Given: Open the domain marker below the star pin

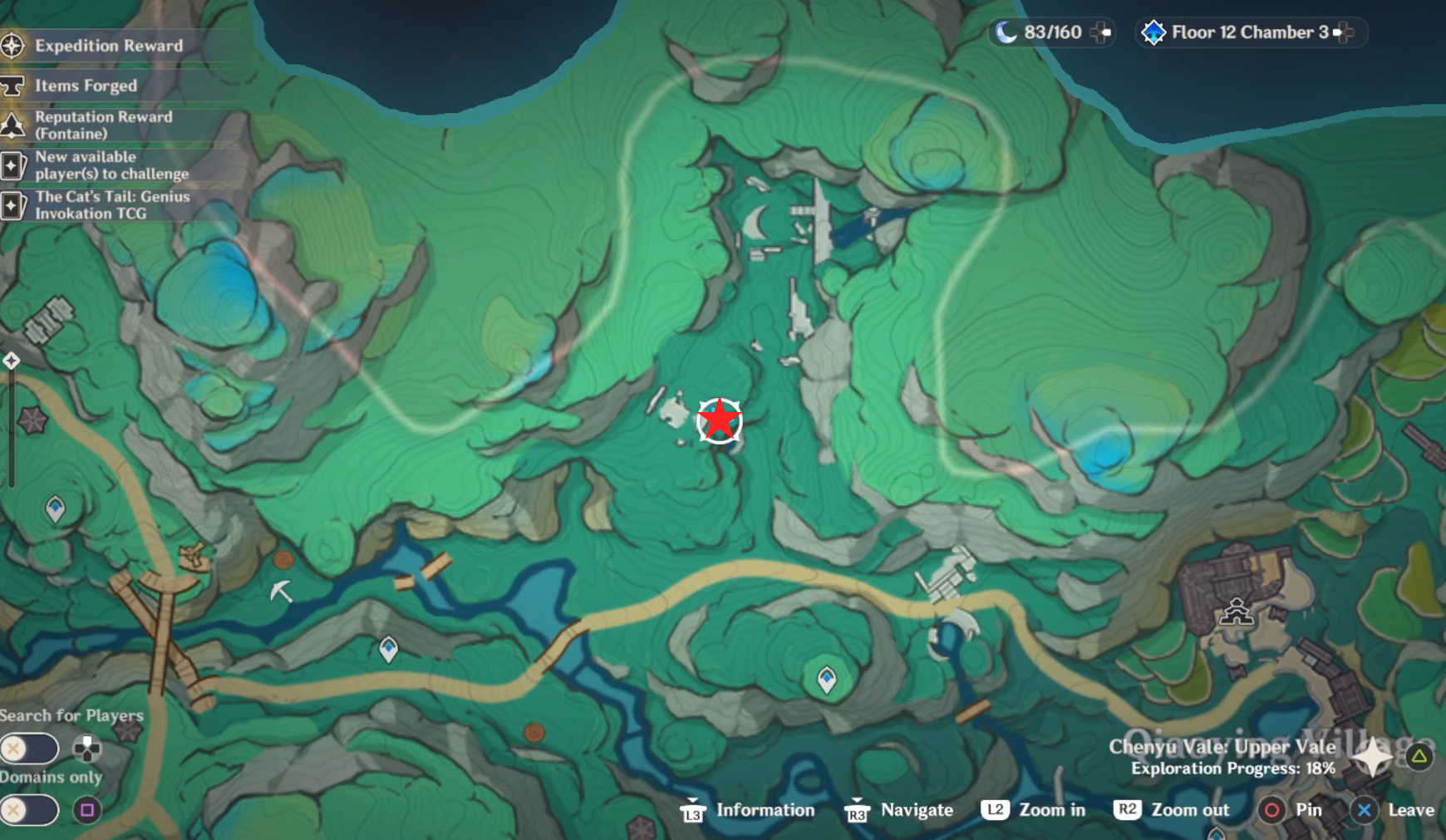Looking at the screenshot, I should (827, 679).
